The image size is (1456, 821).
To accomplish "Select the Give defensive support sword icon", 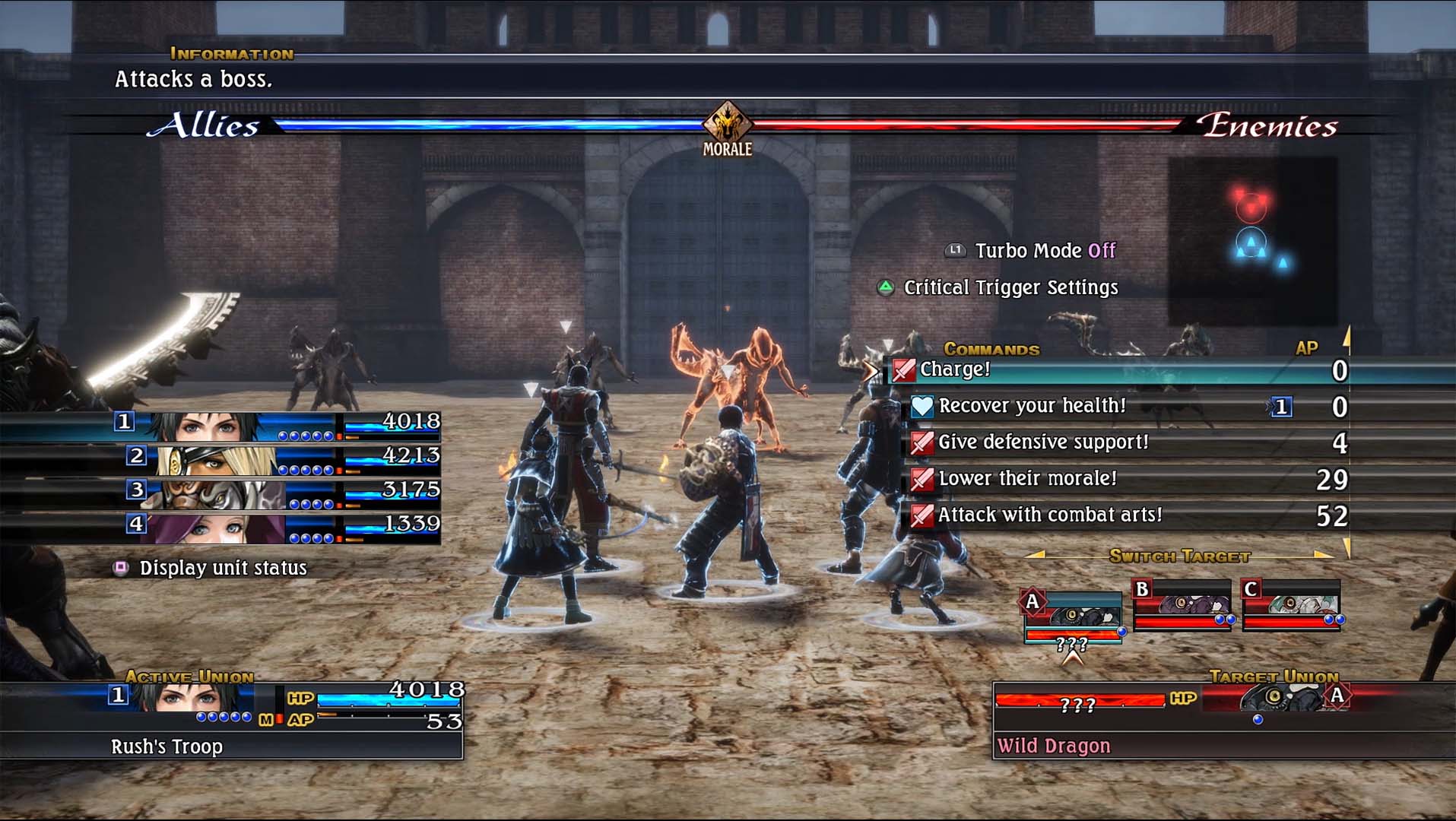I will (922, 442).
